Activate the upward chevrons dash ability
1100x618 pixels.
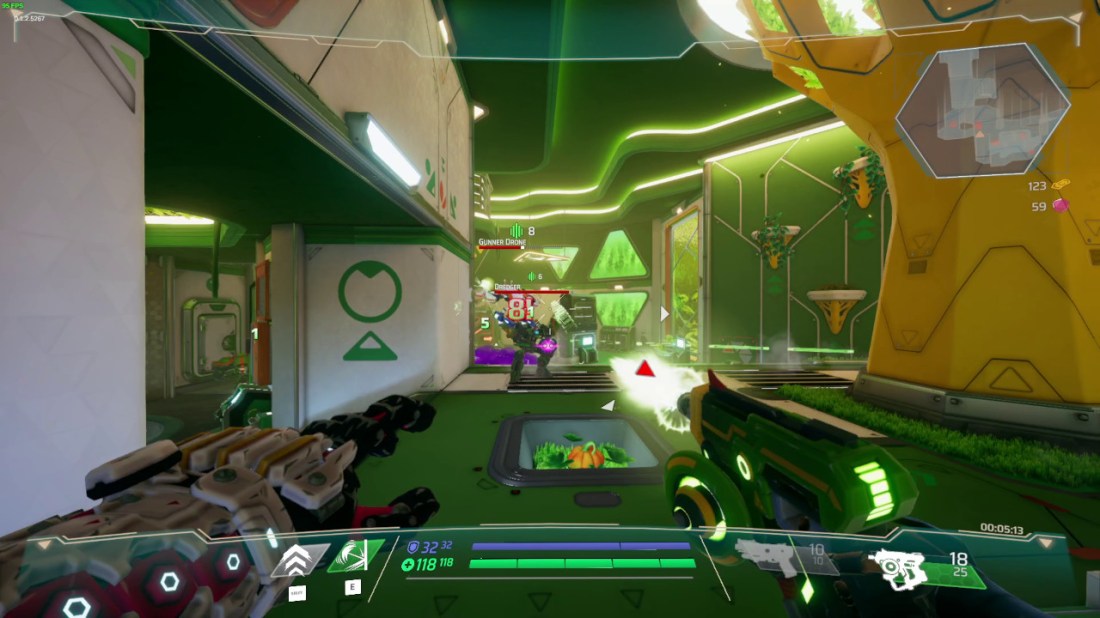pyautogui.click(x=298, y=560)
